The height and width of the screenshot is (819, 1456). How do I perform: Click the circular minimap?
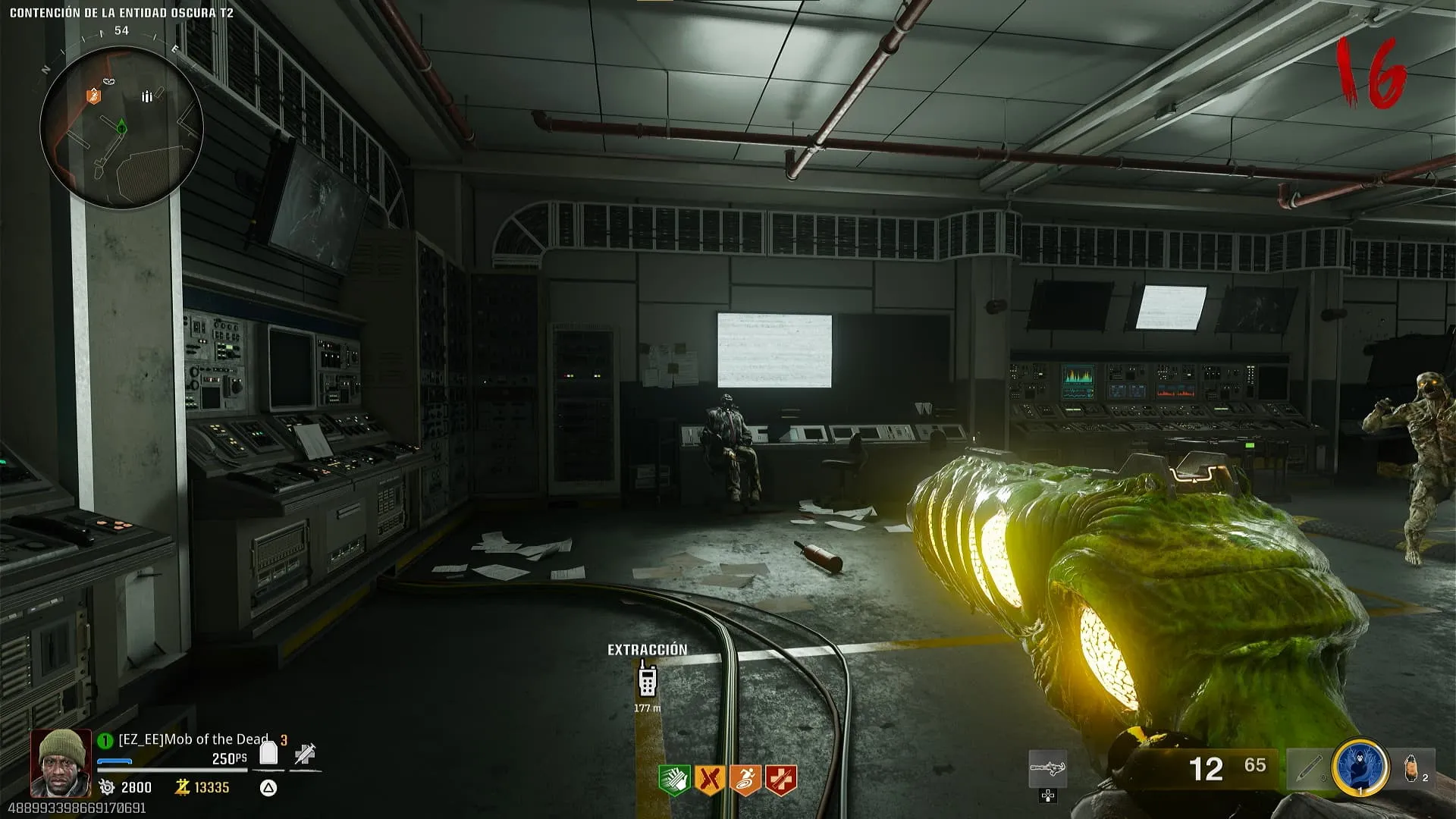(121, 127)
